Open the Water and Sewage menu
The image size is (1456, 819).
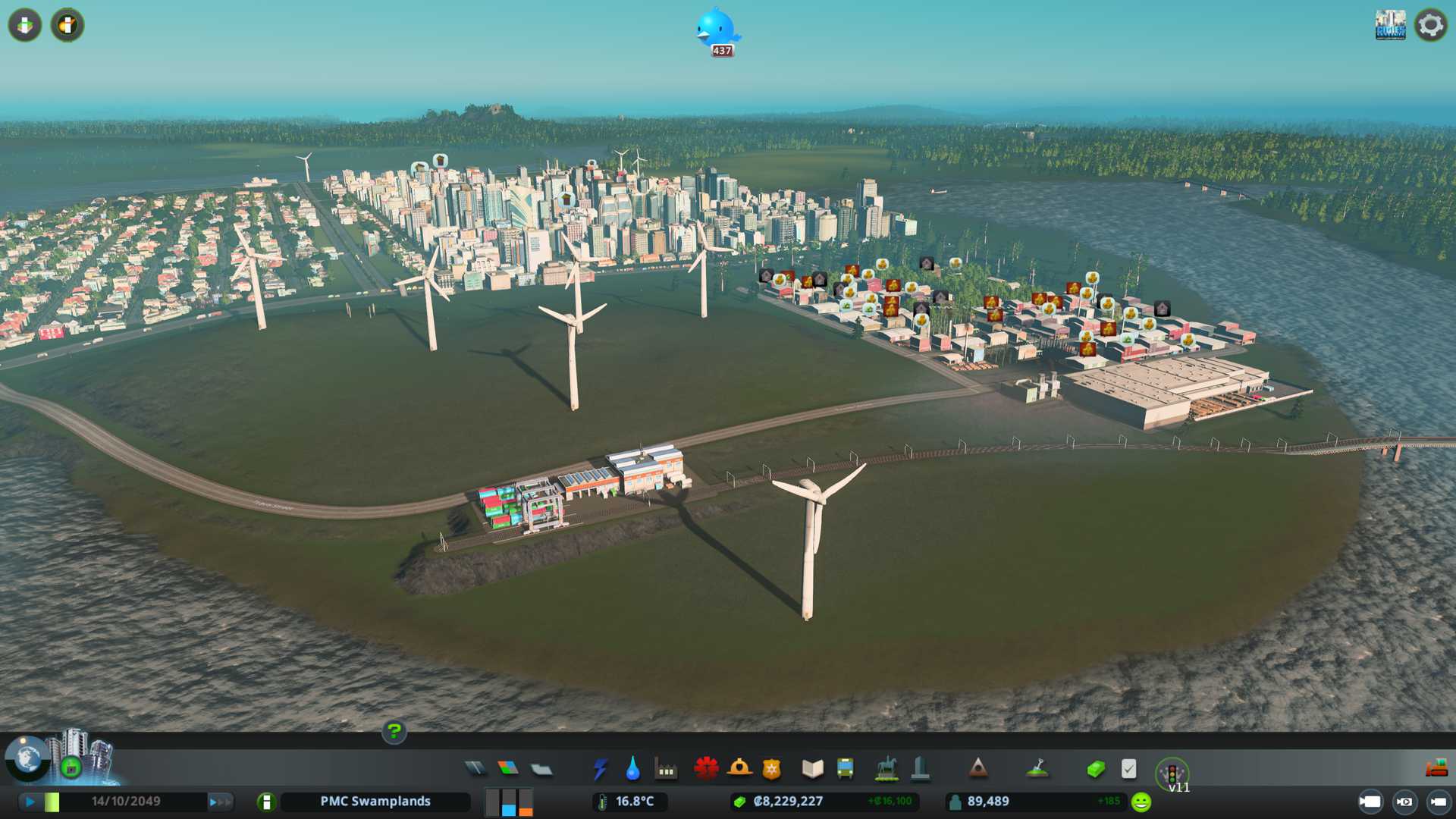coord(632,769)
